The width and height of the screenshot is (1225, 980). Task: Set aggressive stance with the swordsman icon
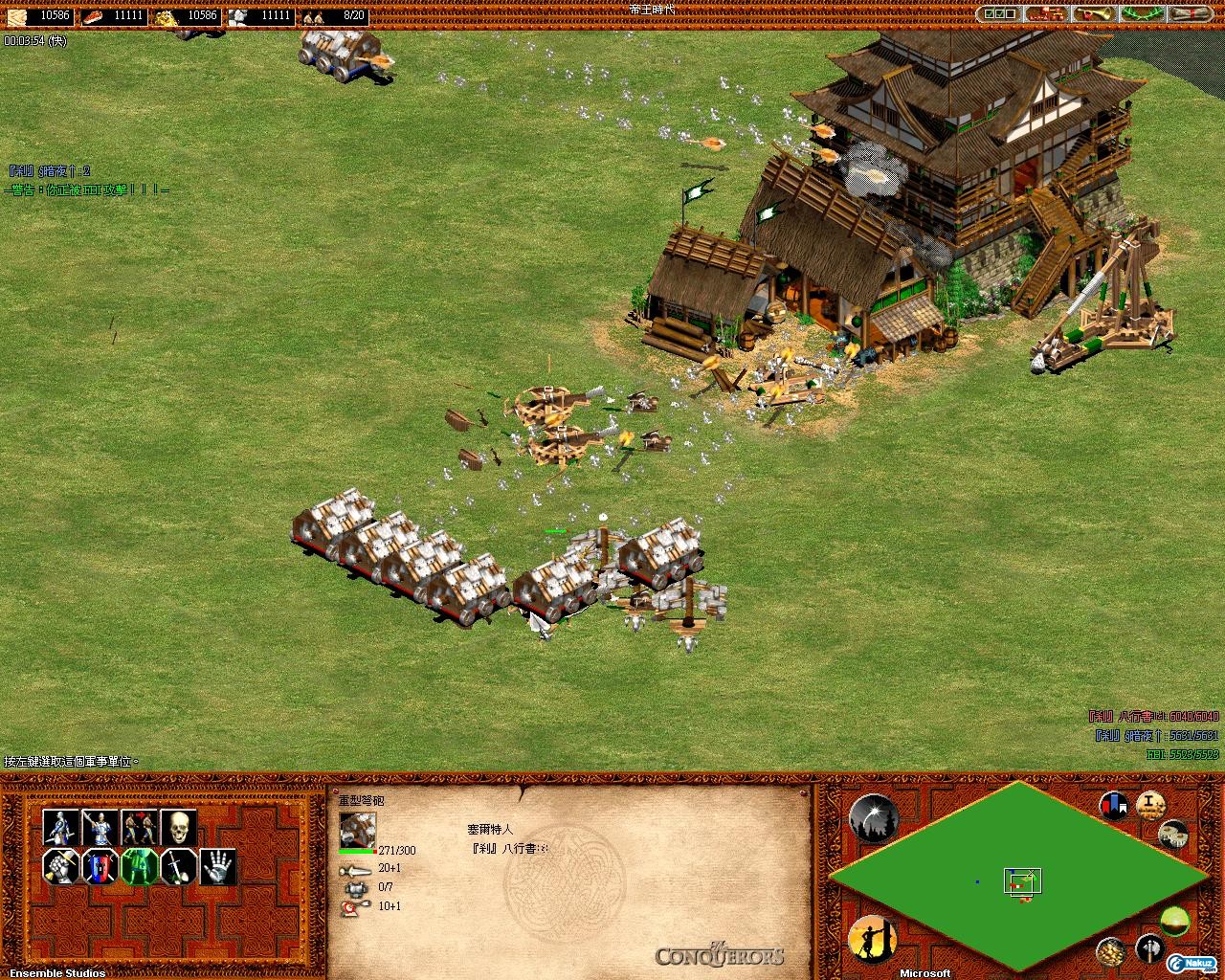[x=61, y=827]
